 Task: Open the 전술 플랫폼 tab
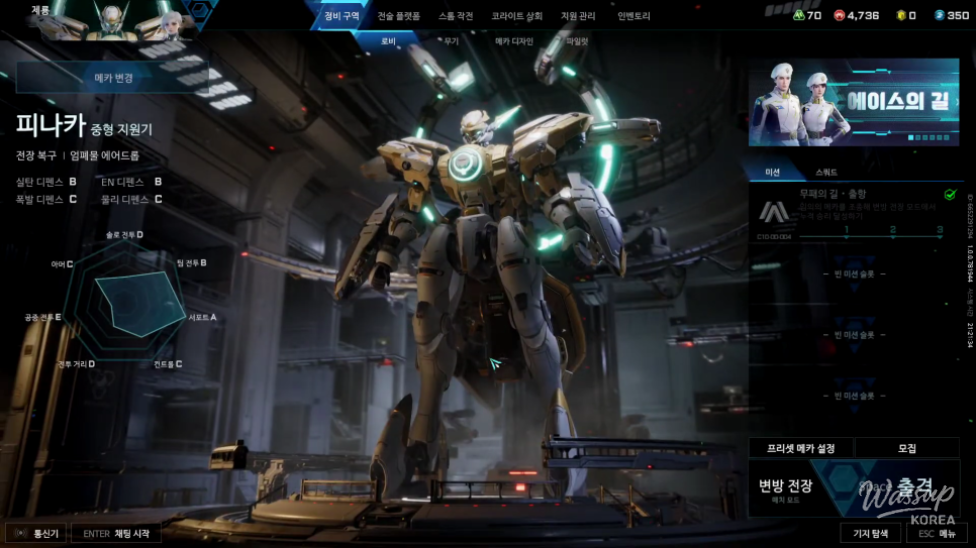point(399,16)
